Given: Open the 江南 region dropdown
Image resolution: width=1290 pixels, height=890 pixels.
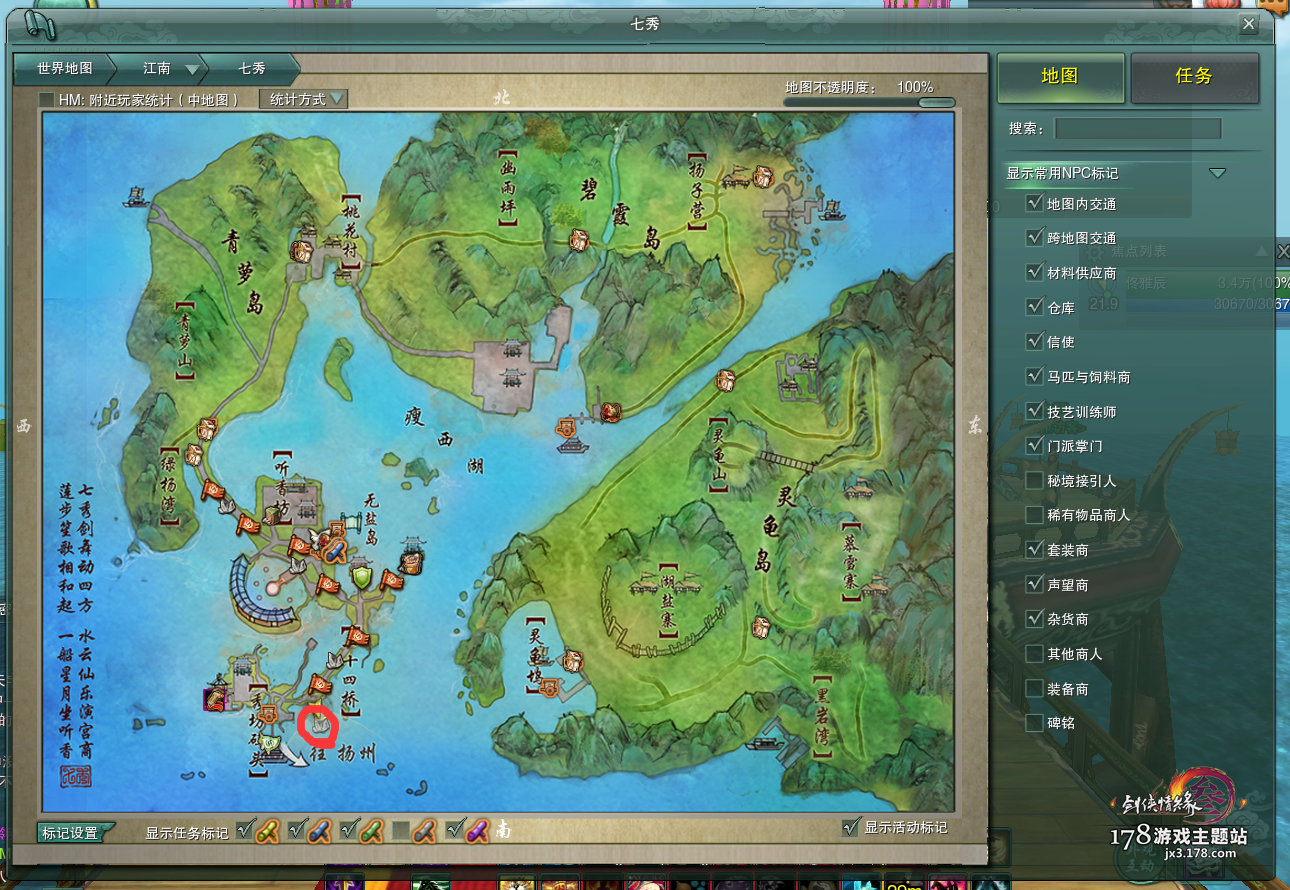Looking at the screenshot, I should [x=191, y=70].
